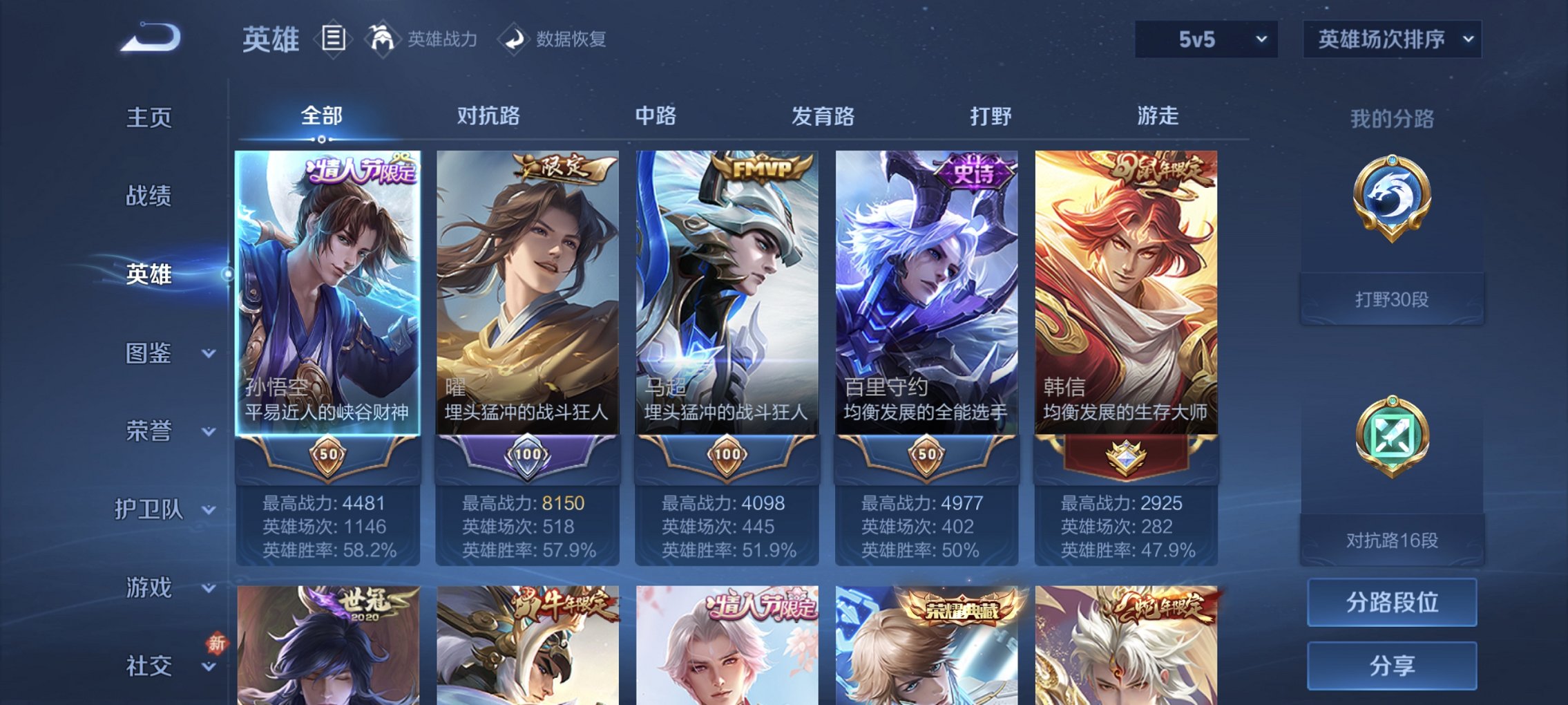Open the hero battle power panel via 英雄战力 icon
Viewport: 1568px width, 705px height.
pyautogui.click(x=383, y=39)
